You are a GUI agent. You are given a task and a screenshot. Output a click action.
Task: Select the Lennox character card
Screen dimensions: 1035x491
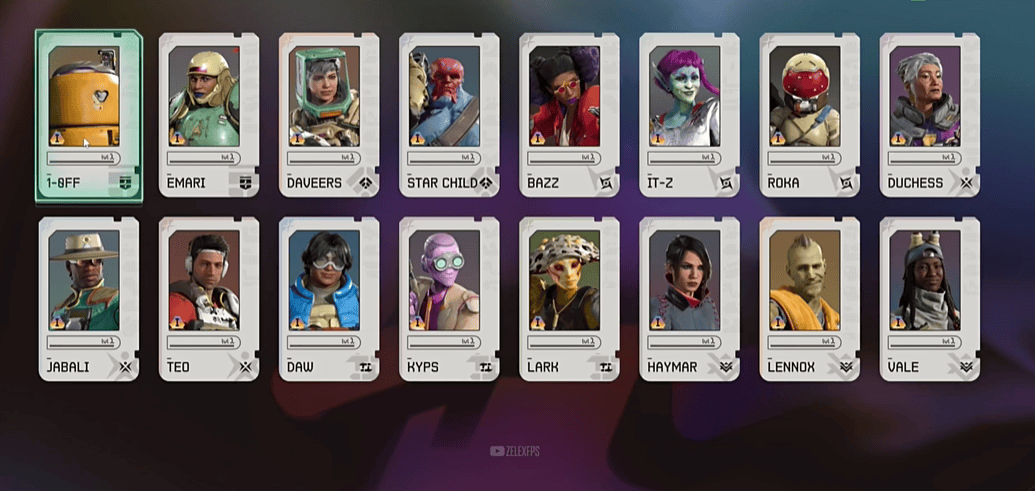(809, 297)
